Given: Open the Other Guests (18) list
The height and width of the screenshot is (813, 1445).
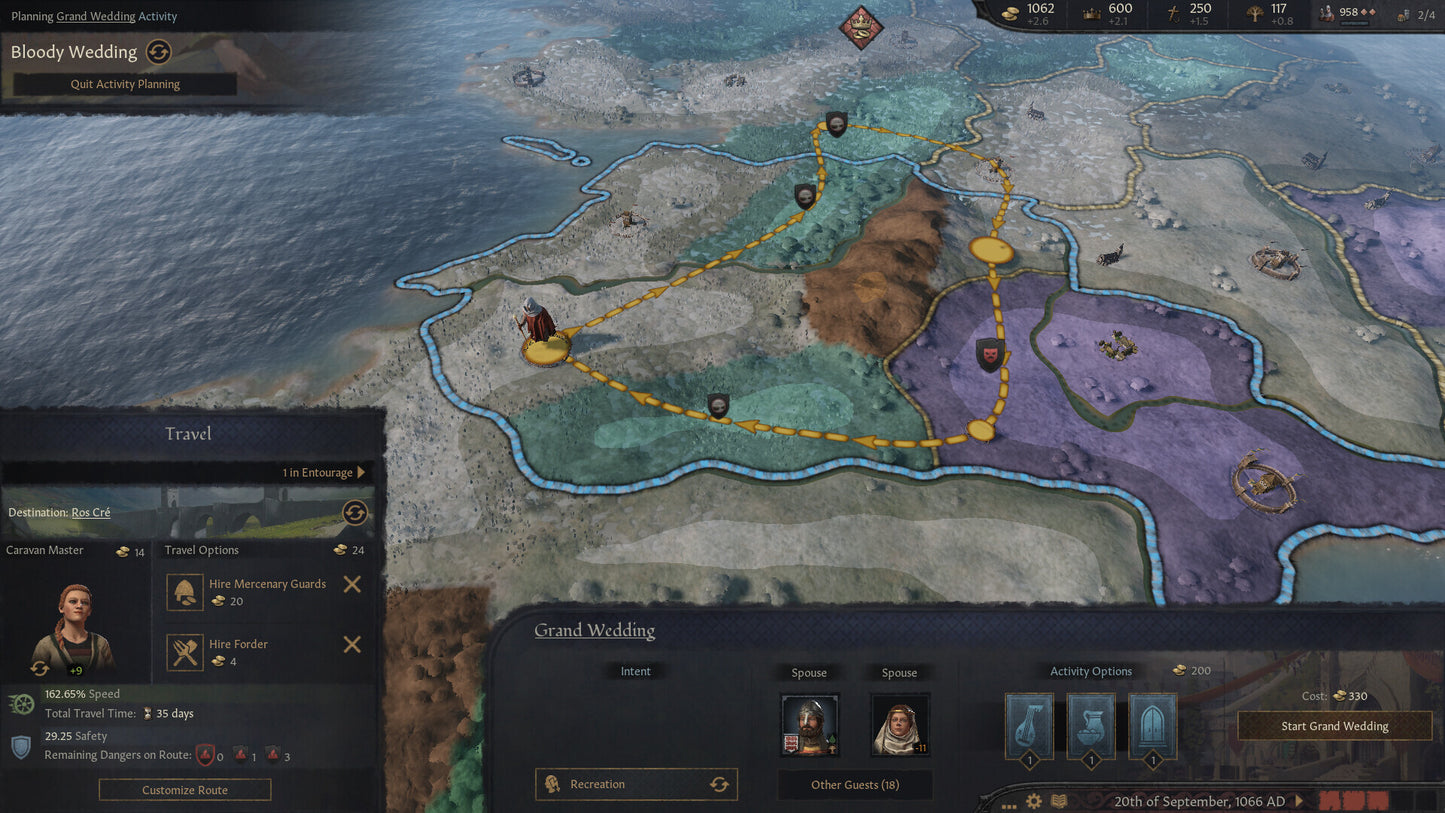Looking at the screenshot, I should point(854,784).
